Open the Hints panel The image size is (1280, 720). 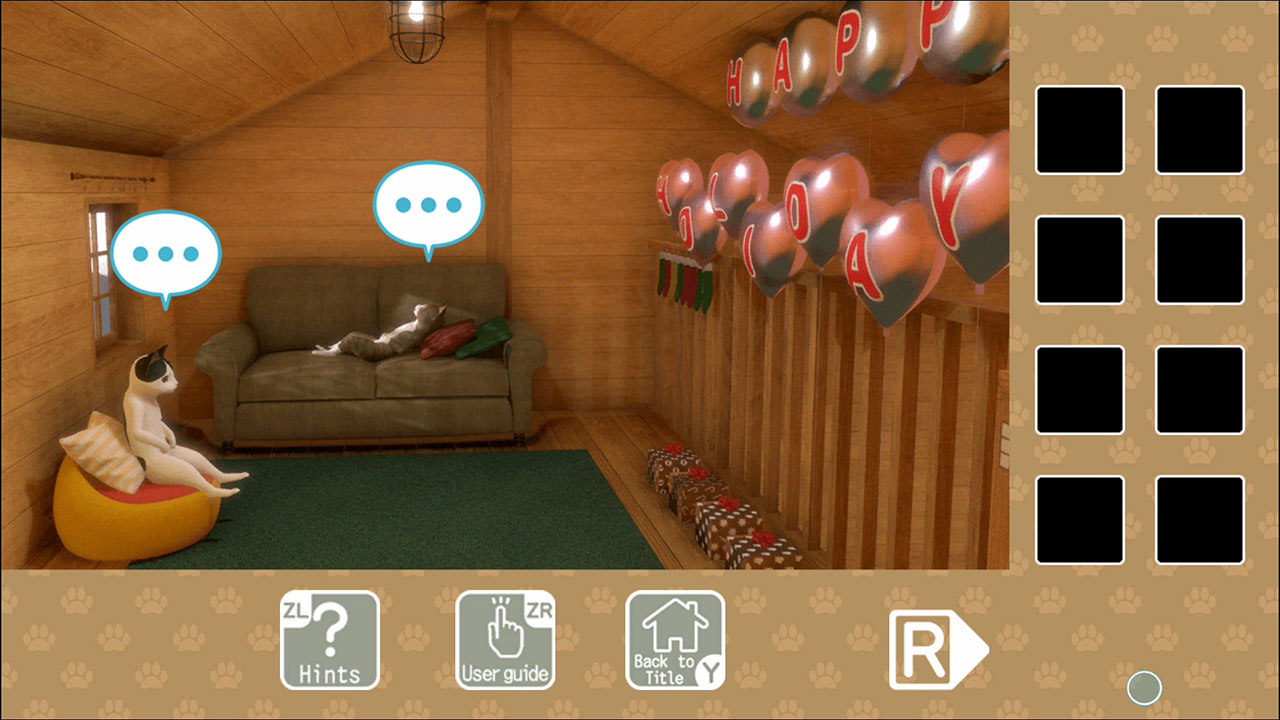click(328, 640)
